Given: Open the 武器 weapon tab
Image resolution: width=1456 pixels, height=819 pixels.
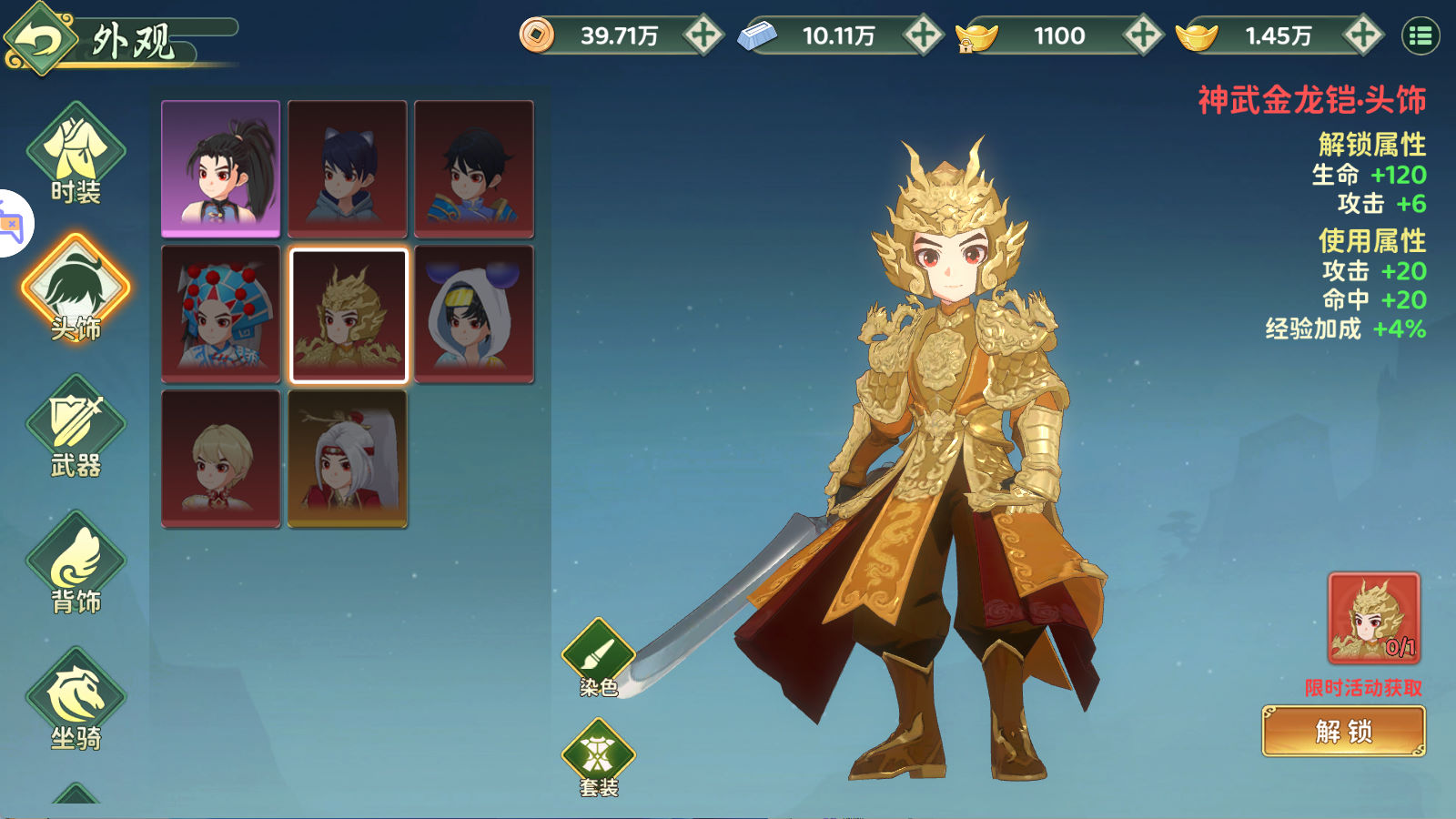Looking at the screenshot, I should pyautogui.click(x=76, y=426).
